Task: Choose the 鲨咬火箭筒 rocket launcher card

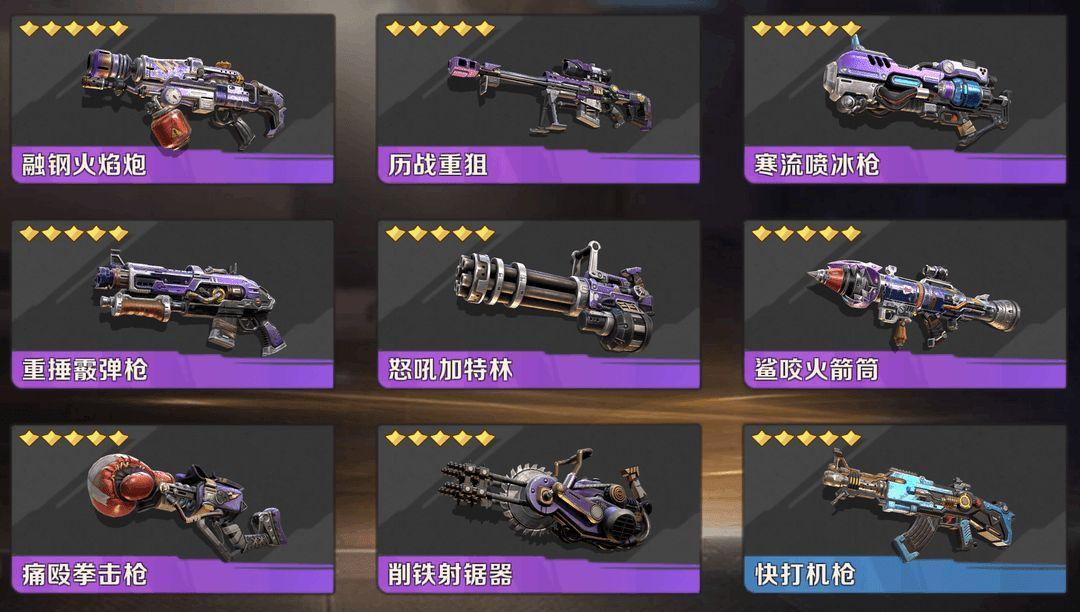Action: 906,304
